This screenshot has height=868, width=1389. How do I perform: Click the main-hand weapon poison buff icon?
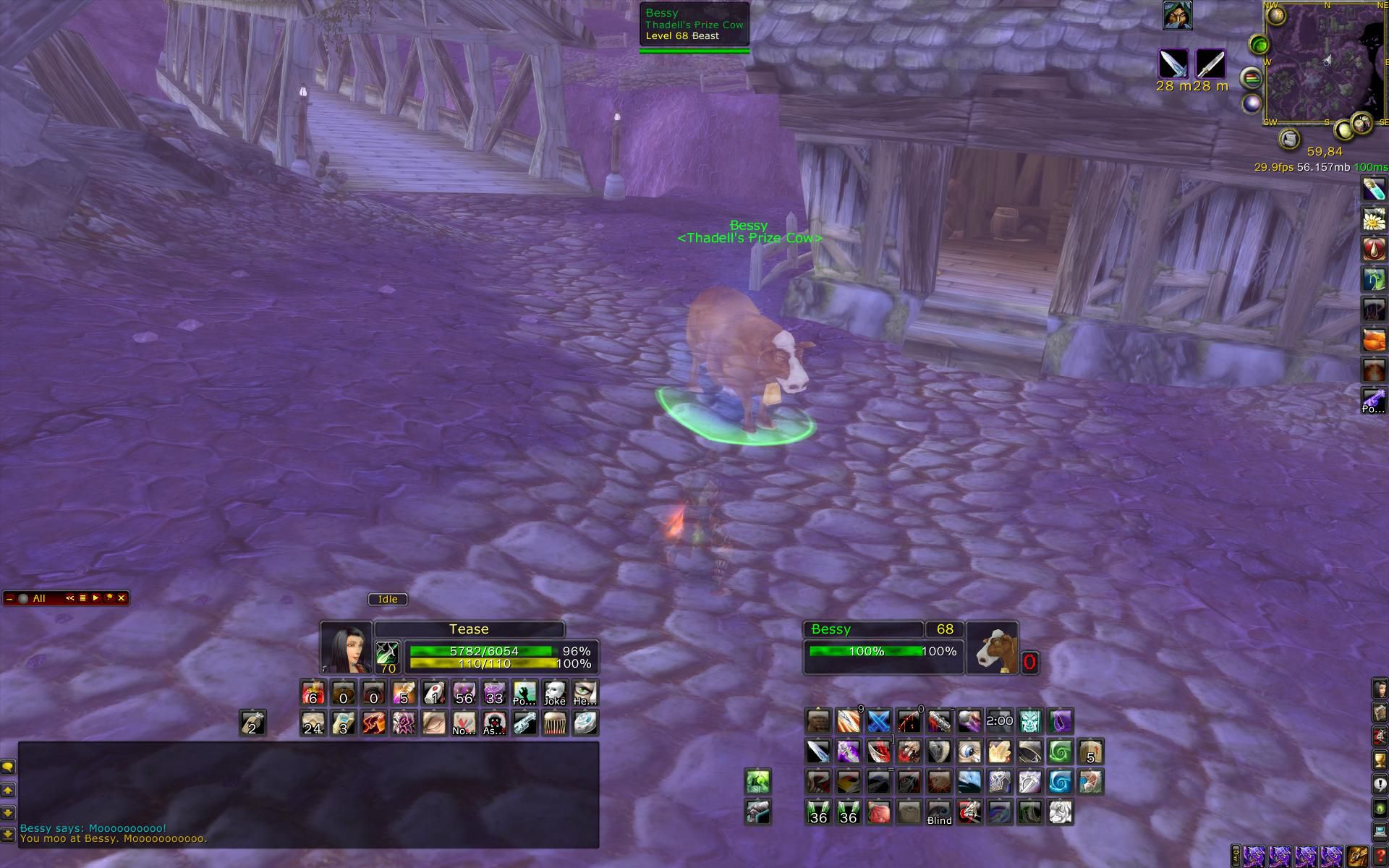pyautogui.click(x=1173, y=64)
